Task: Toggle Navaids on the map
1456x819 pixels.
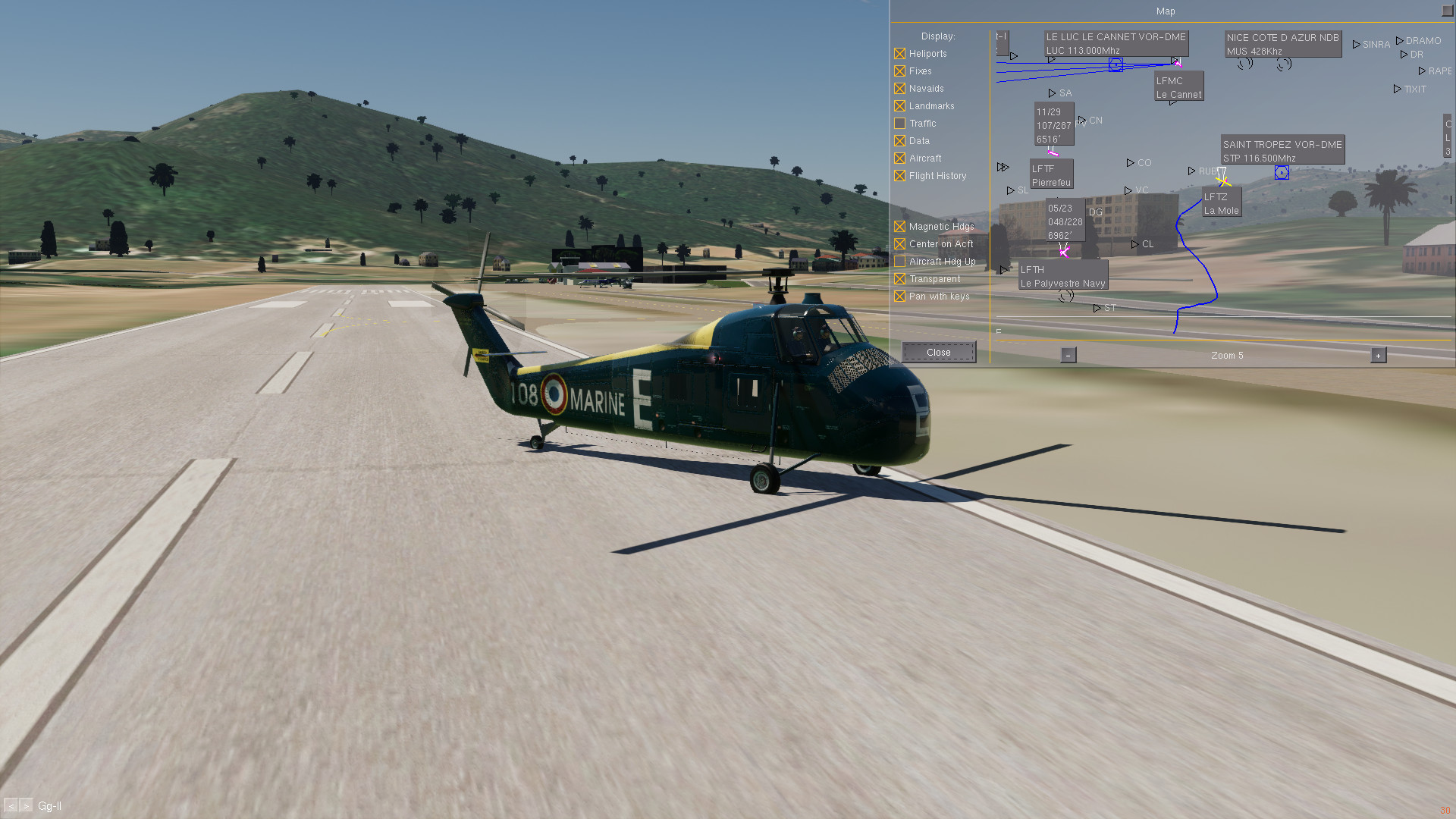Action: (x=899, y=89)
